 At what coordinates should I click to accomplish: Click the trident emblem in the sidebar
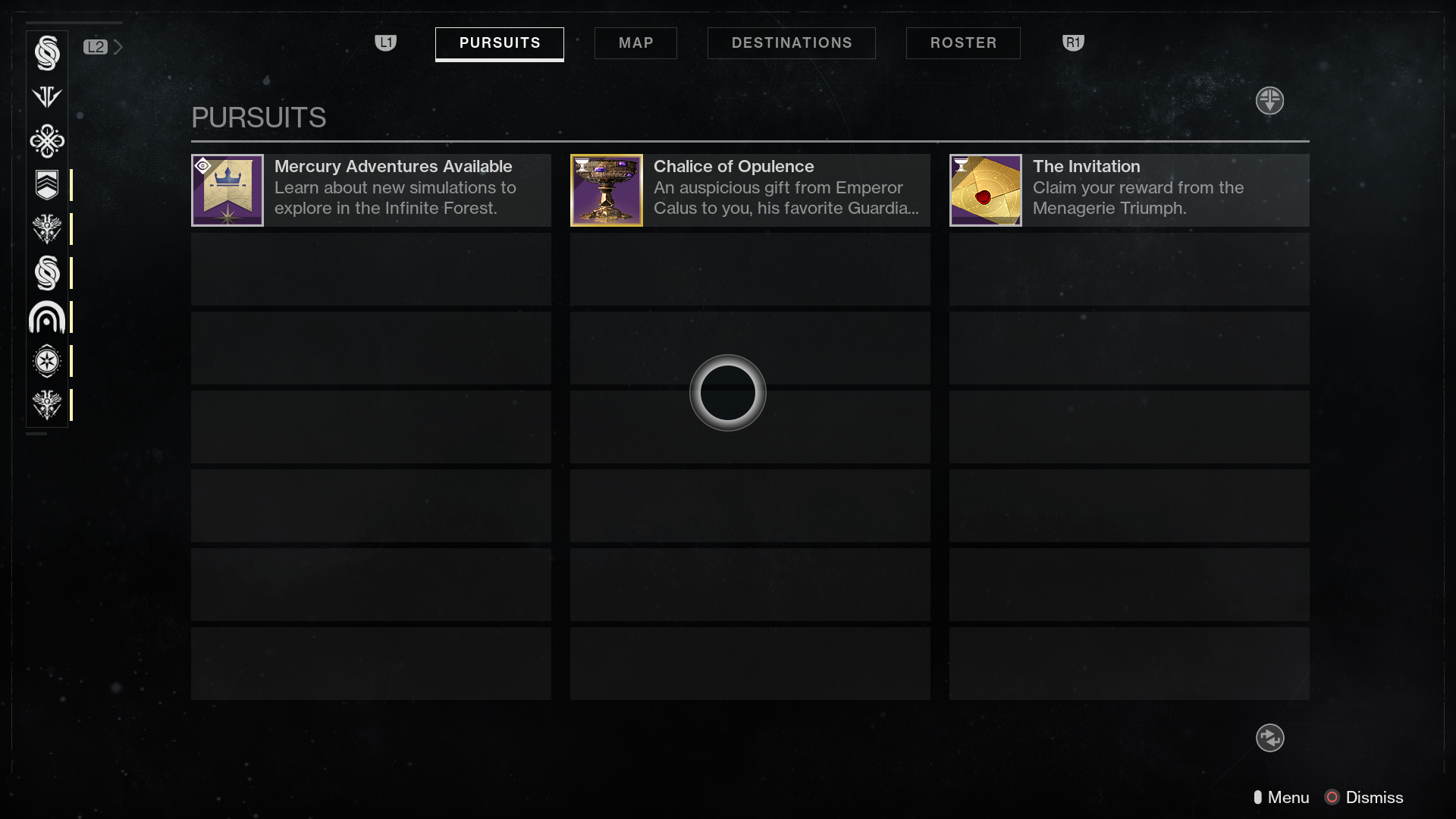[47, 97]
